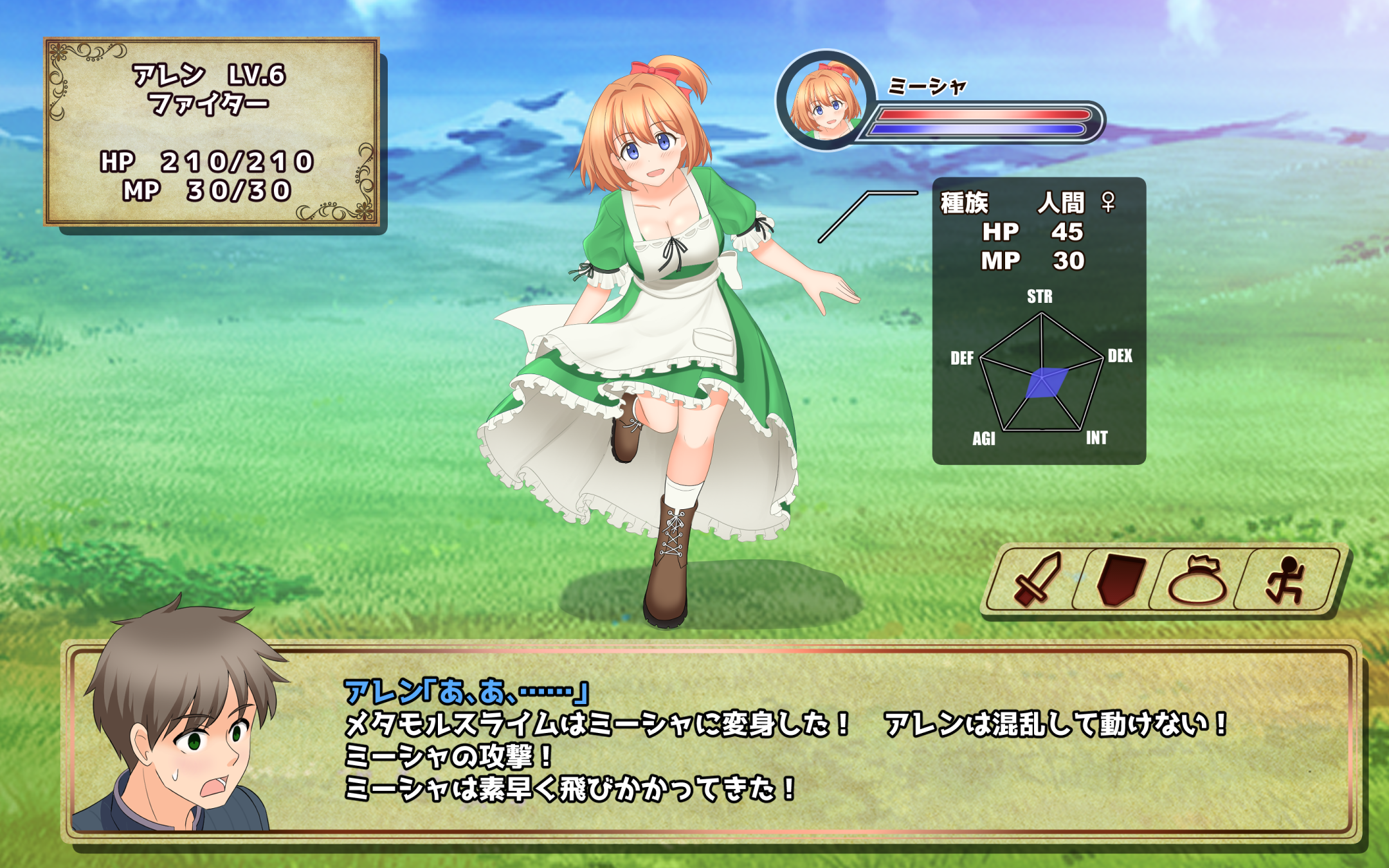Click Misha's round enemy portrait
Image resolution: width=1389 pixels, height=868 pixels.
pyautogui.click(x=826, y=101)
